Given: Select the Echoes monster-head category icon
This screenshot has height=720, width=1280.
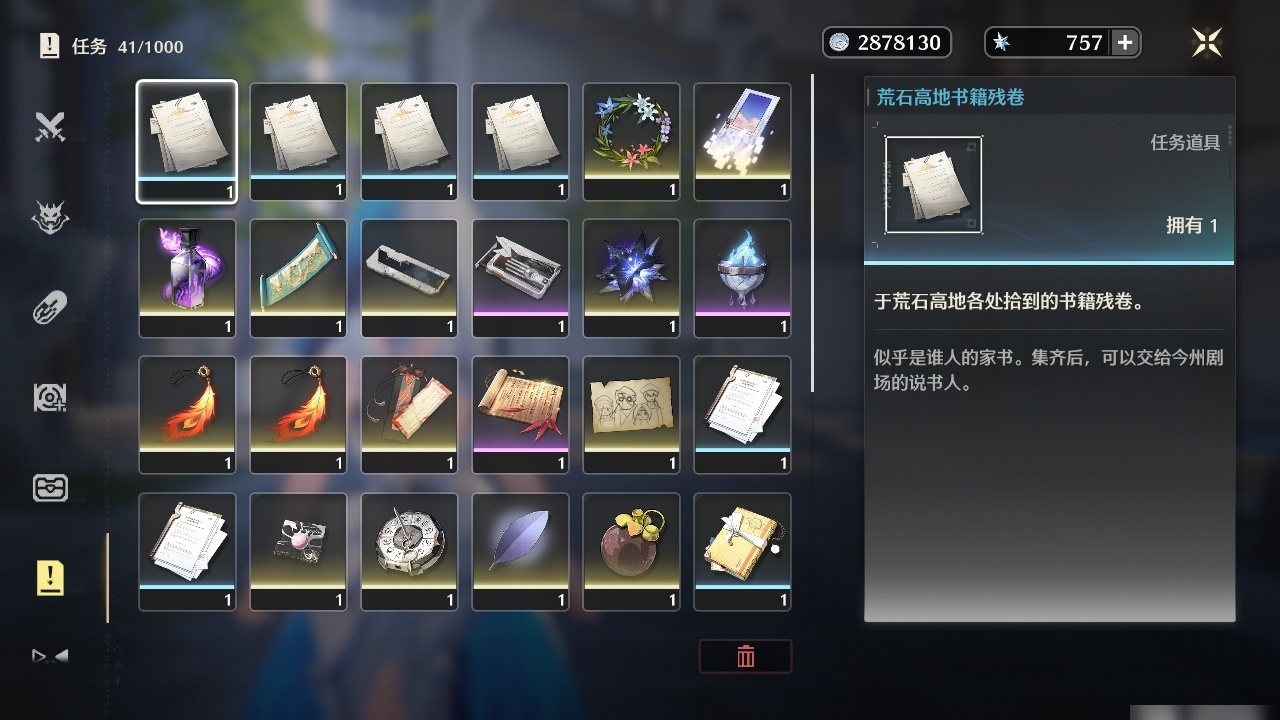Looking at the screenshot, I should 50,217.
